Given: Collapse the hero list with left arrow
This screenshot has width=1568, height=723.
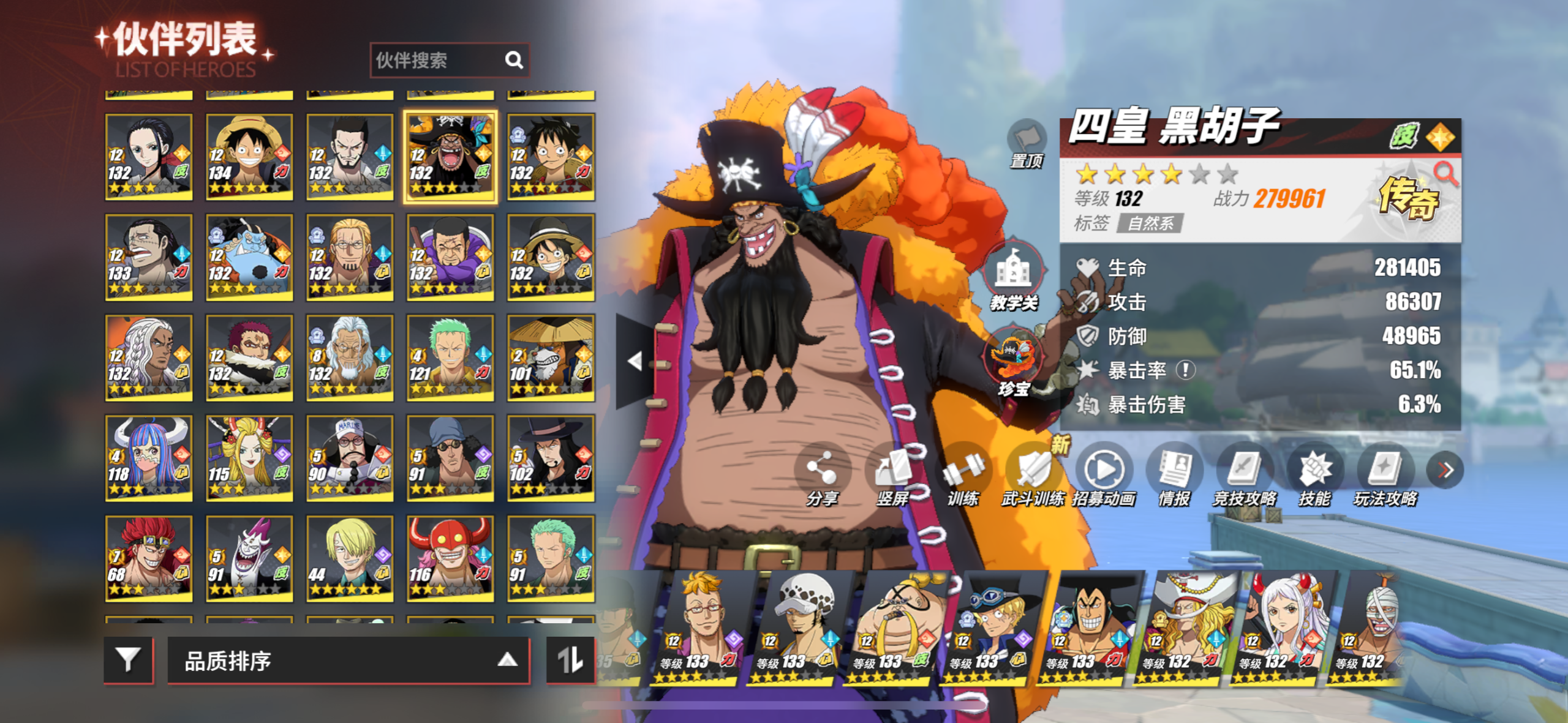Looking at the screenshot, I should [635, 361].
